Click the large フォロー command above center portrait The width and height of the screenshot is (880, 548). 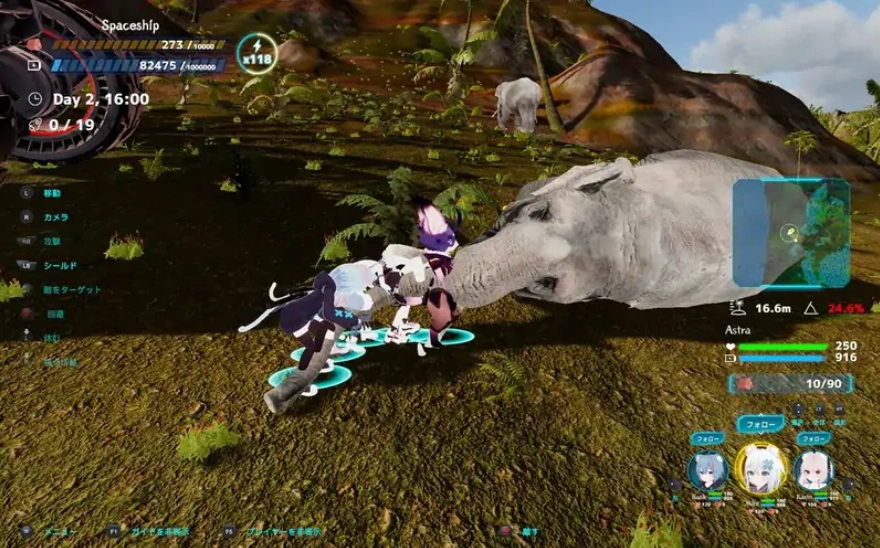click(759, 424)
